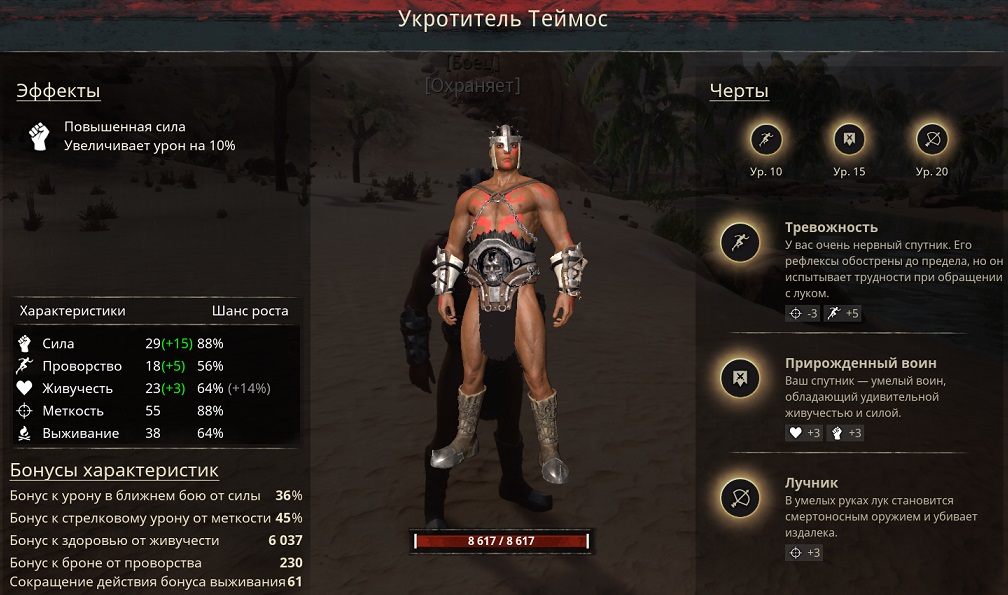Select the Живучесть attribute row
This screenshot has width=1008, height=595.
tap(155, 388)
